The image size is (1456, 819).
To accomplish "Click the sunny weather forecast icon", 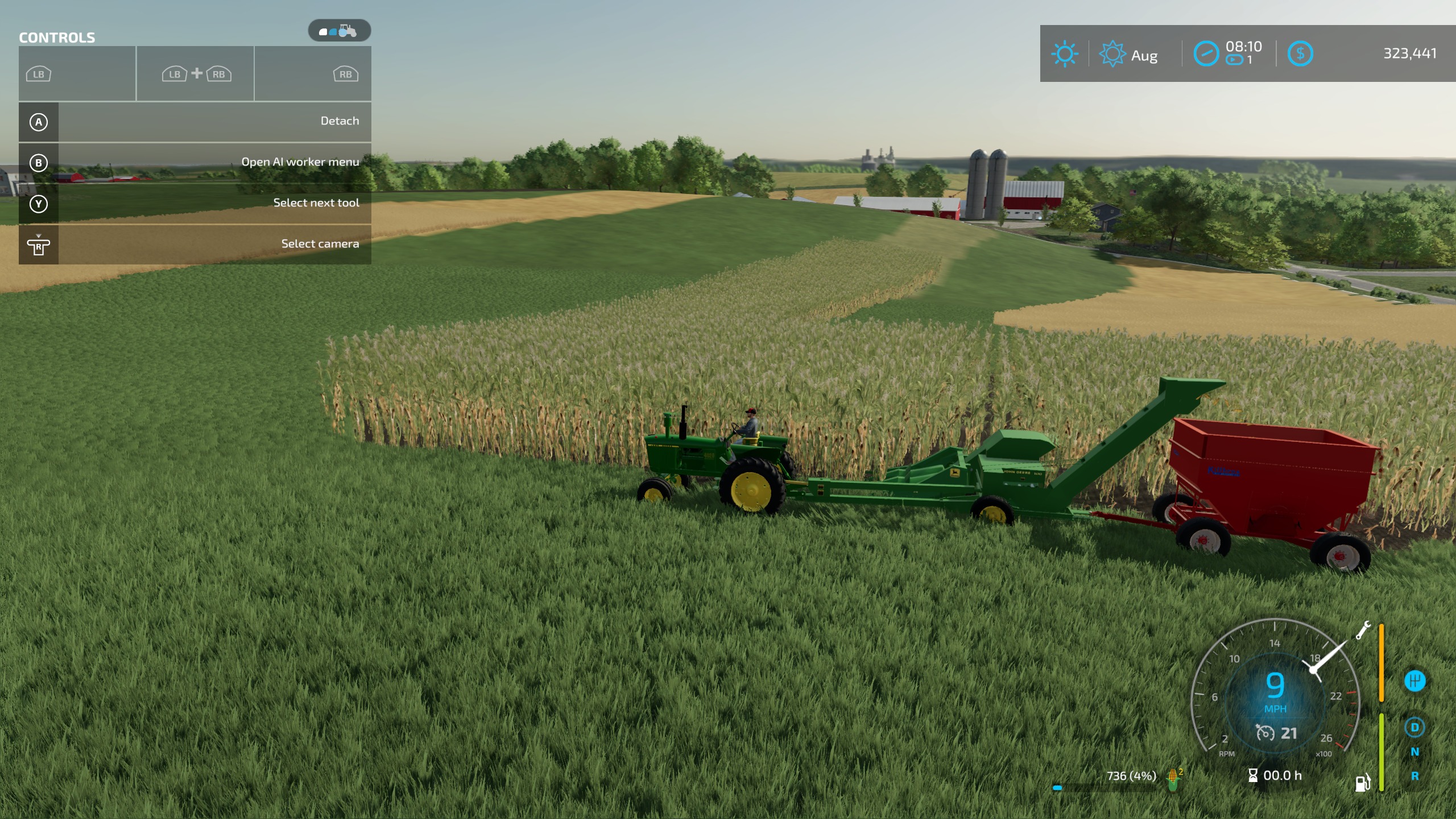I will [1064, 55].
